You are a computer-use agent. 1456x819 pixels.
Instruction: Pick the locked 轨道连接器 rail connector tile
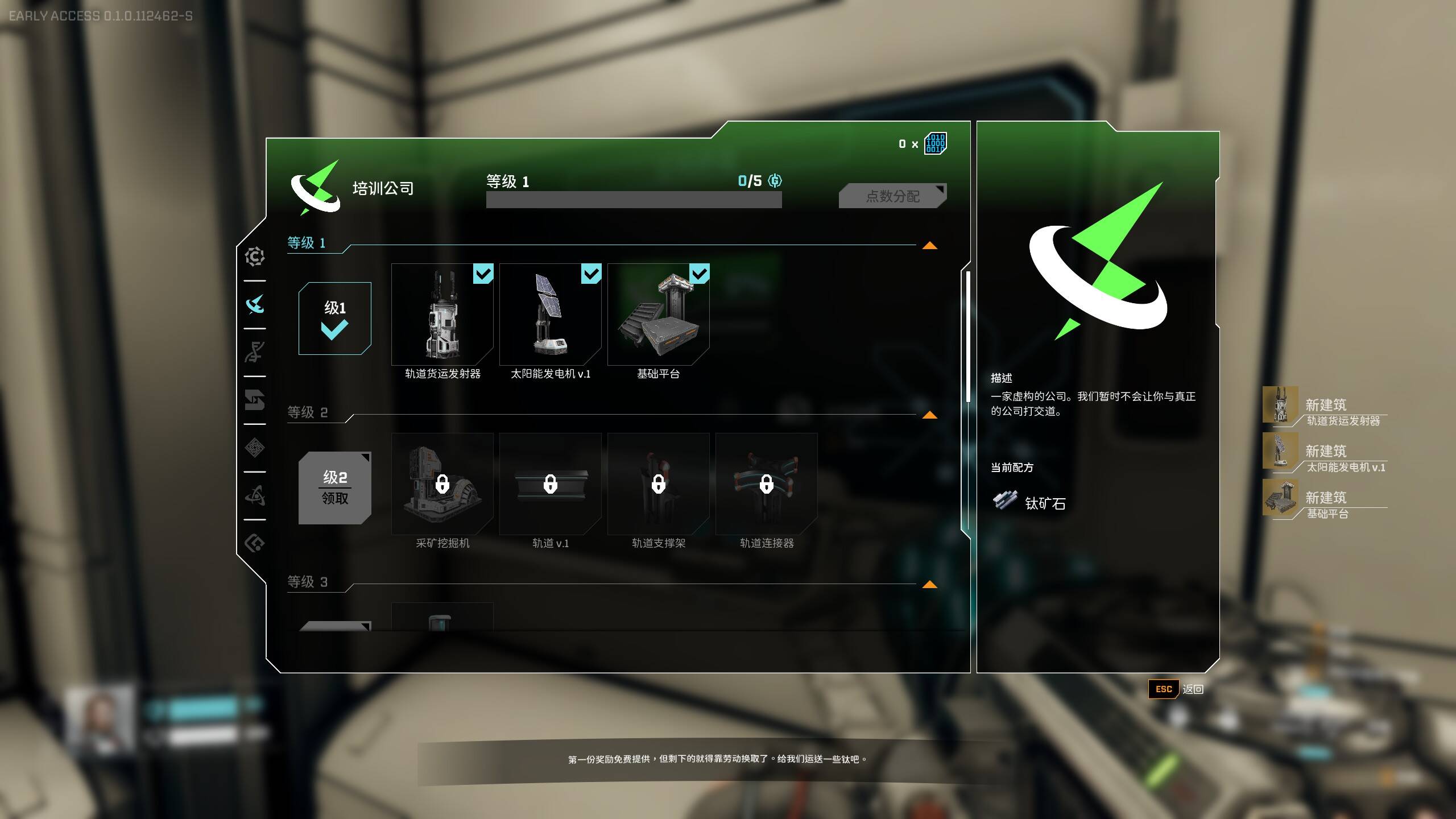coord(766,484)
